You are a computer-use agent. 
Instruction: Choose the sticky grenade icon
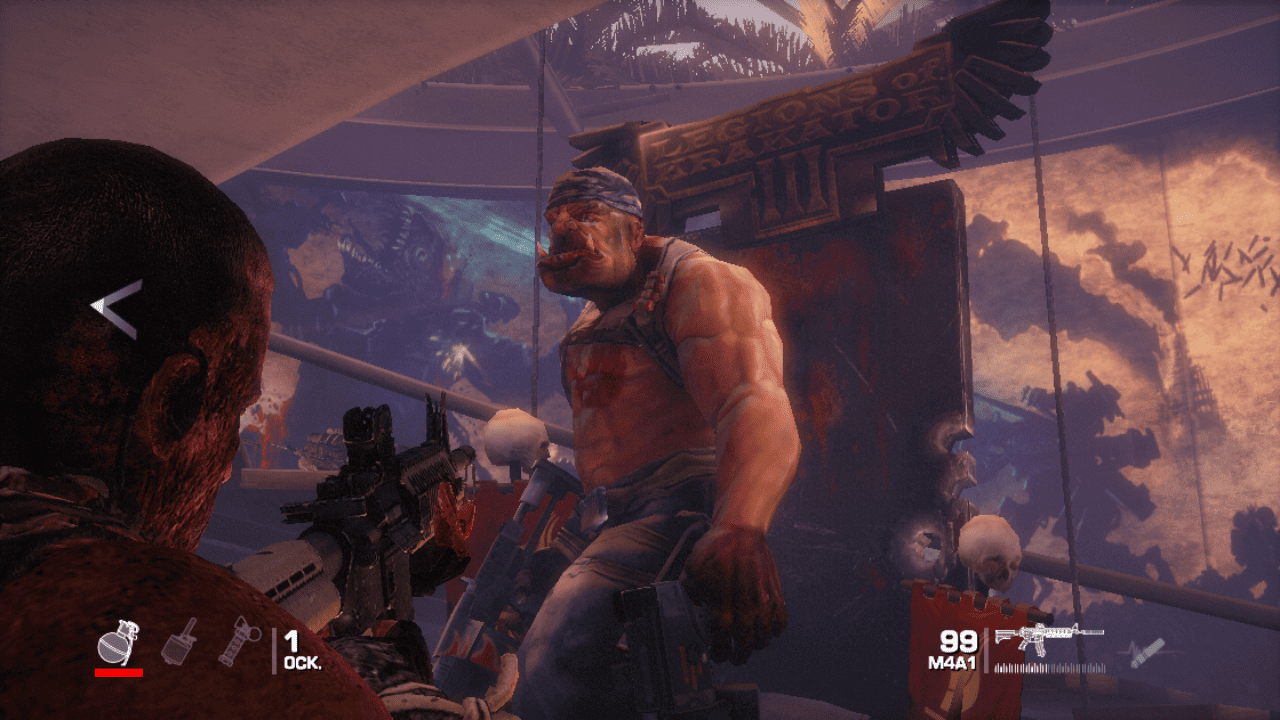coord(179,641)
